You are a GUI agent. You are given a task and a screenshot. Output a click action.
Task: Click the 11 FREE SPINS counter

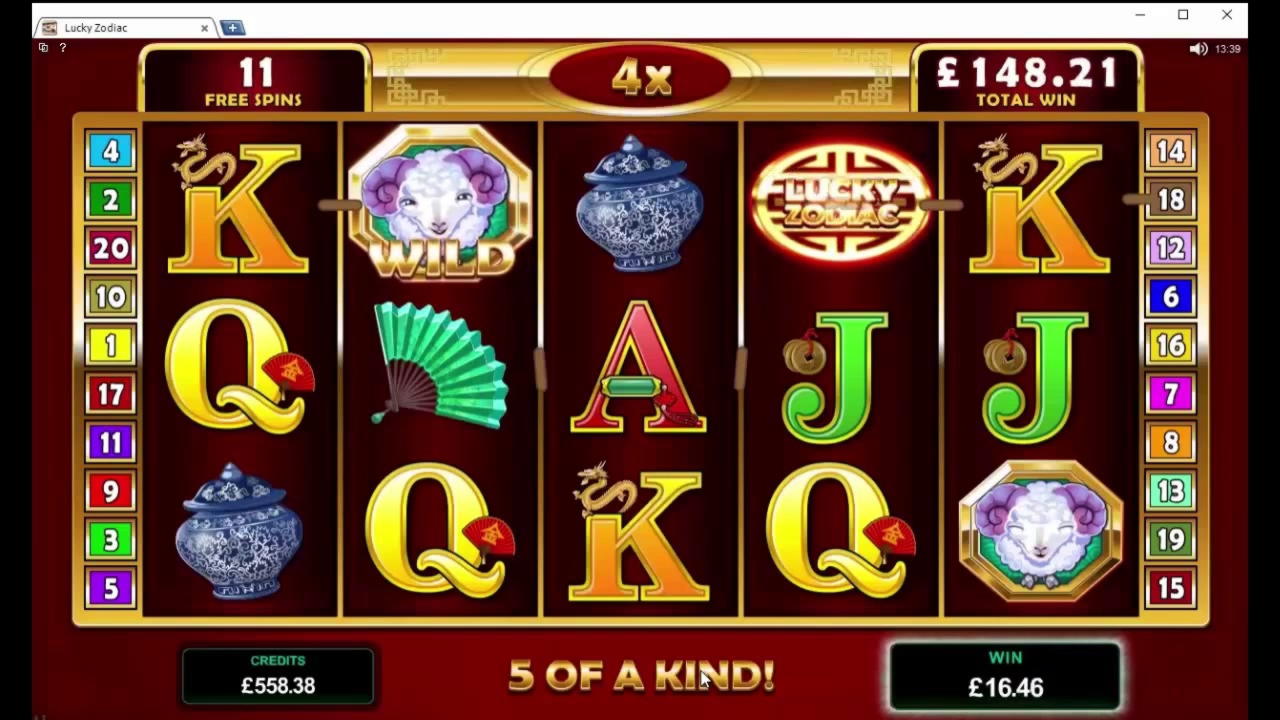coord(256,80)
